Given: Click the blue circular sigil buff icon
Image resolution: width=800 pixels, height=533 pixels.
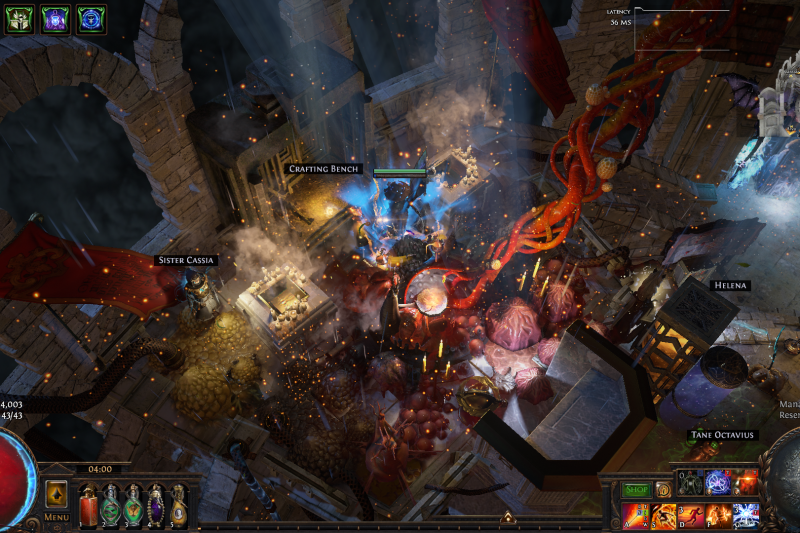Looking at the screenshot, I should click(92, 19).
